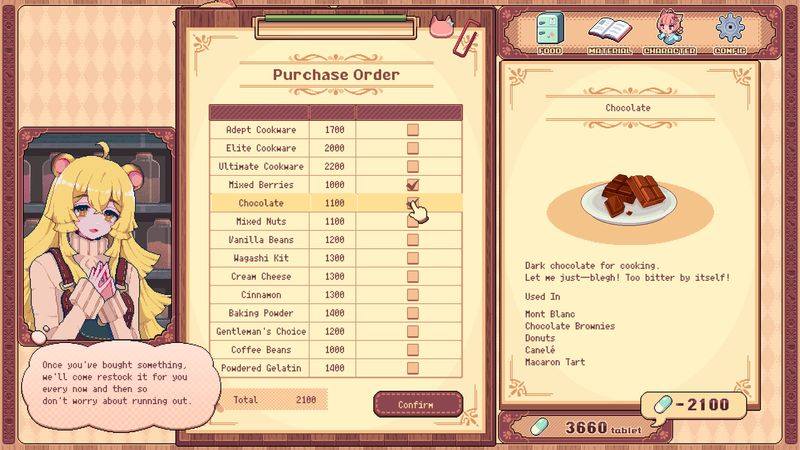The height and width of the screenshot is (450, 800).
Task: Toggle the Mixed Nuts checkbox
Action: [412, 222]
